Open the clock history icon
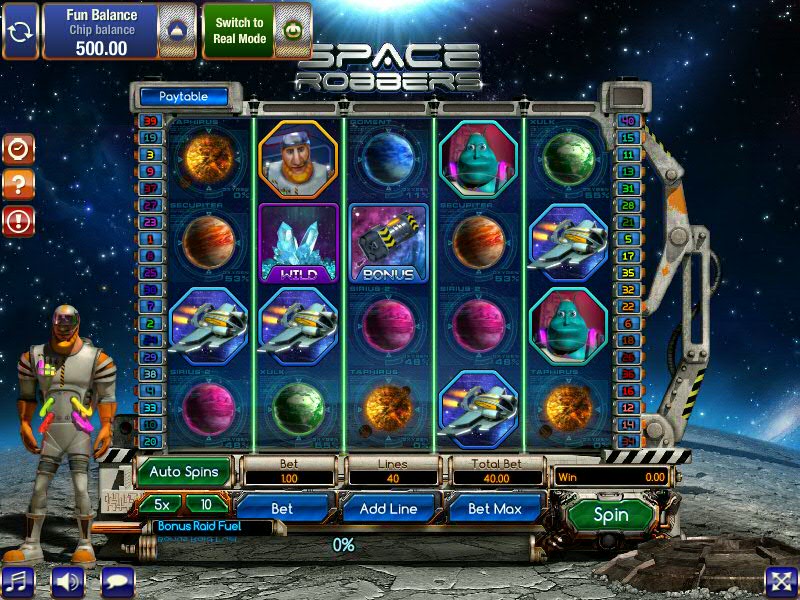 click(18, 149)
